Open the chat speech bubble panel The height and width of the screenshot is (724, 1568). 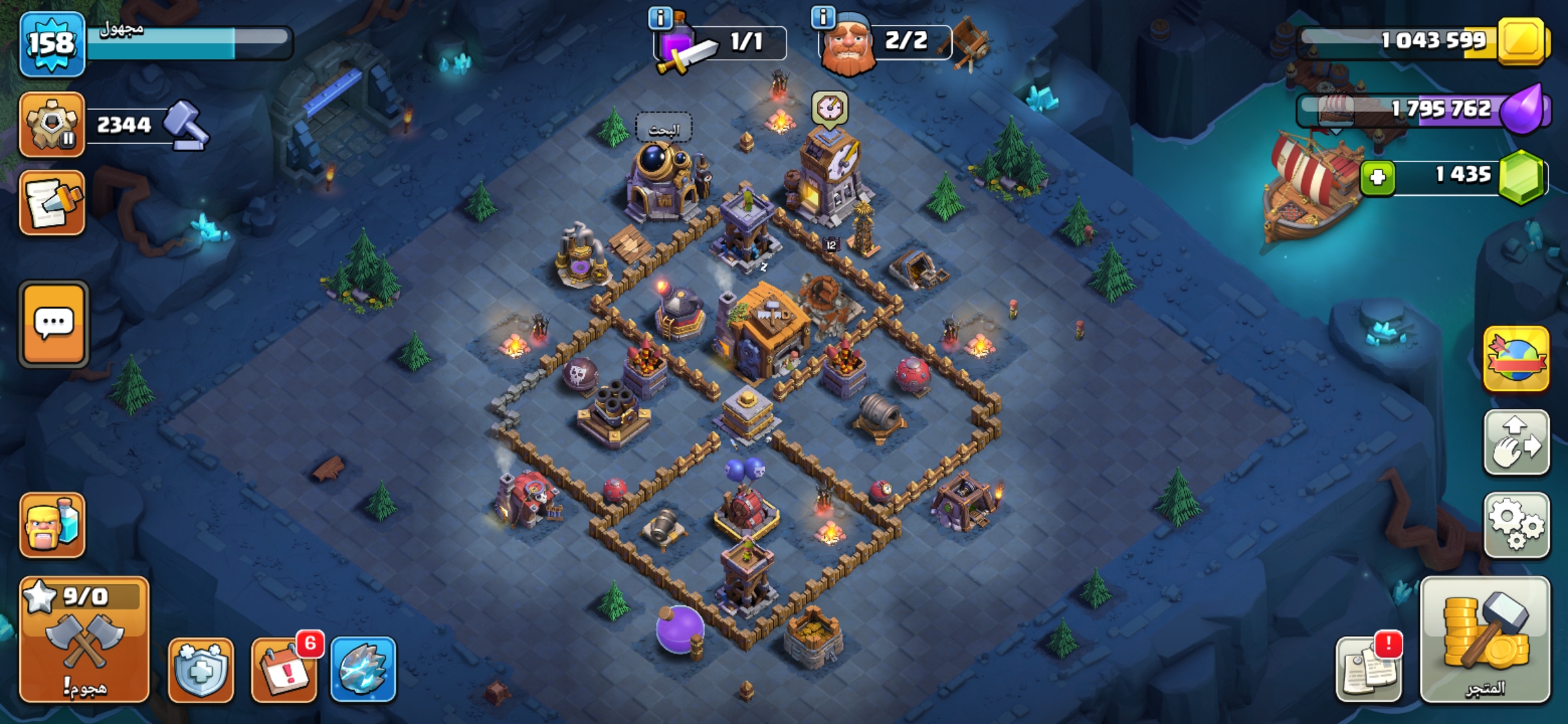pyautogui.click(x=54, y=324)
